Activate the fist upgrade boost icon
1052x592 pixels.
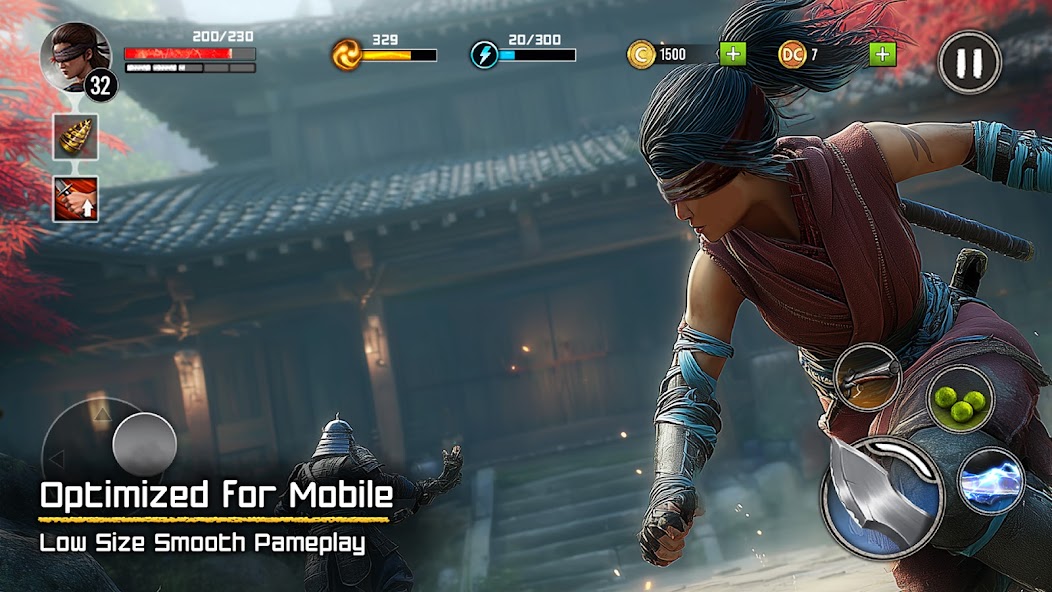click(76, 199)
